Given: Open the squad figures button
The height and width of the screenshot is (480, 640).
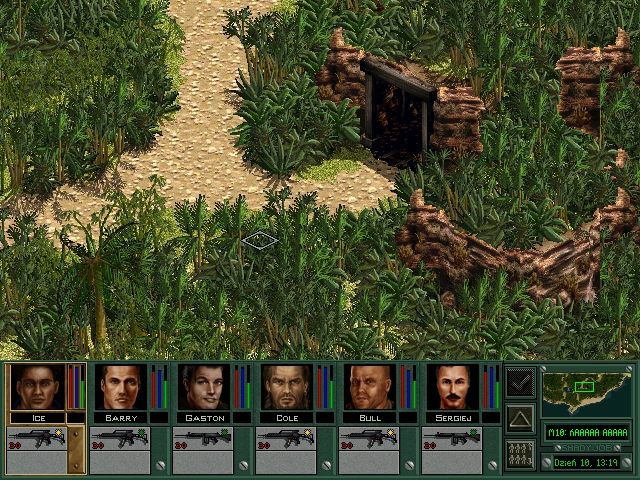Looking at the screenshot, I should [x=520, y=454].
